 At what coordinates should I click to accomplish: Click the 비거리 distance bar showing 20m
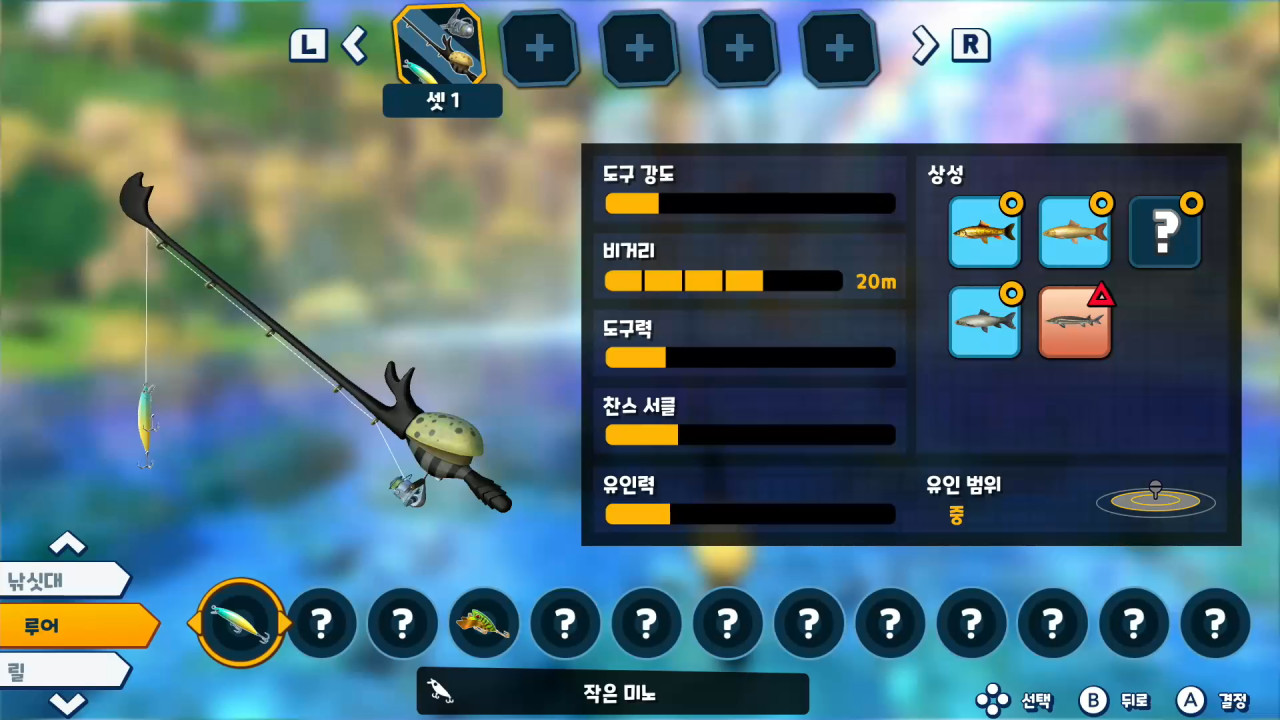point(720,281)
